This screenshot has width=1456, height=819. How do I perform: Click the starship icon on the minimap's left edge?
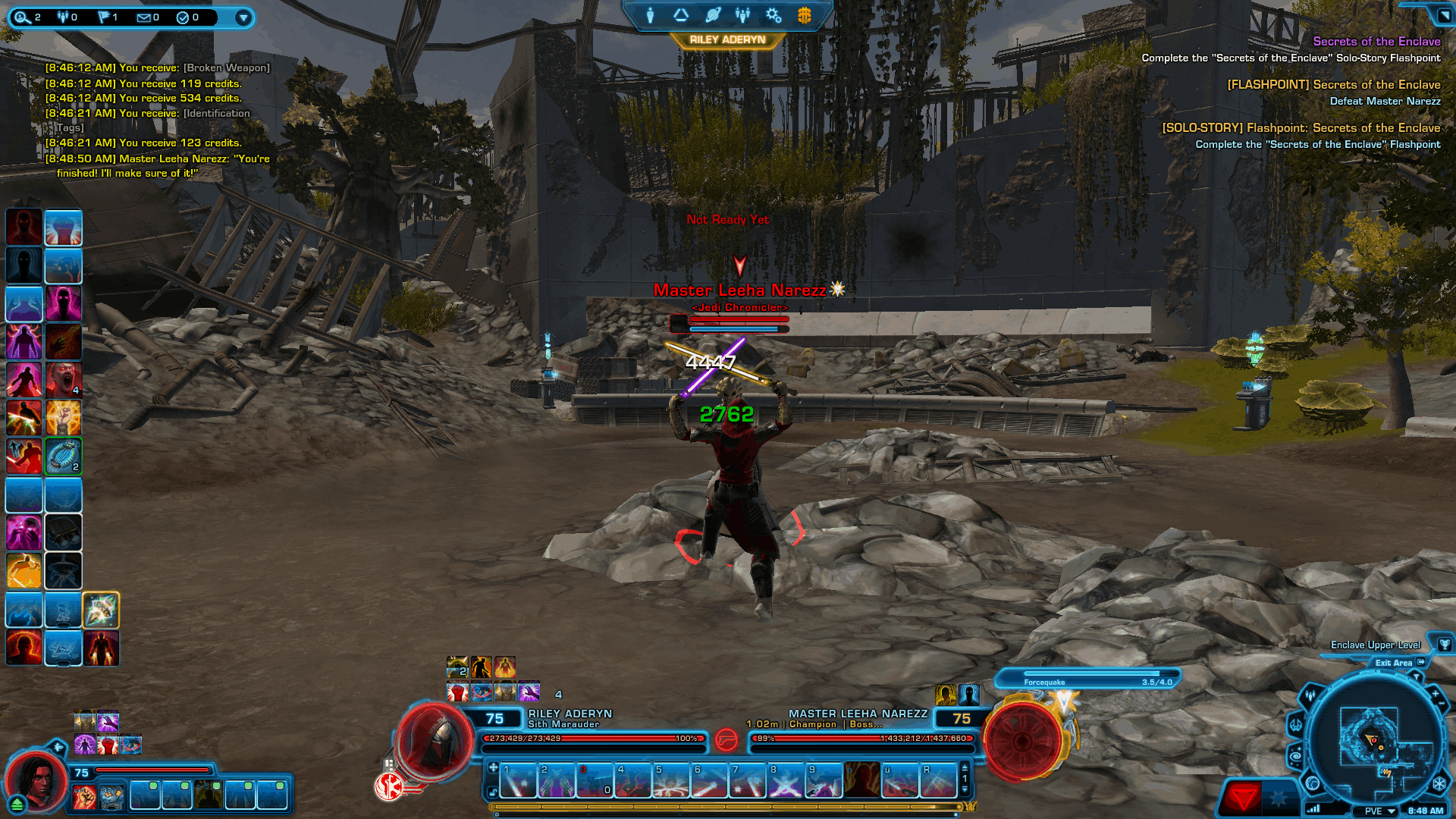tap(1296, 726)
